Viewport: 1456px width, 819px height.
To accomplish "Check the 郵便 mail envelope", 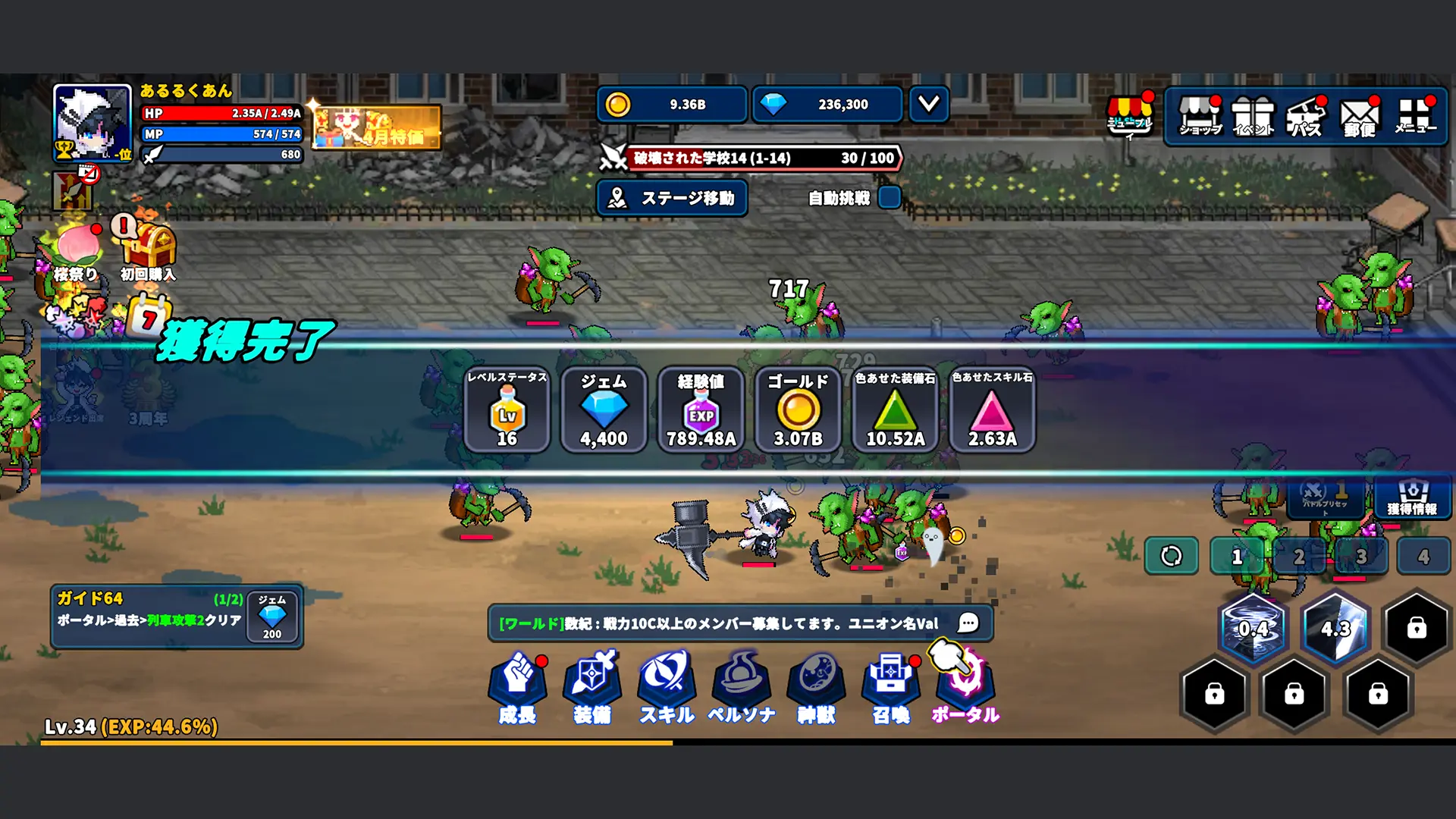I will tap(1360, 118).
